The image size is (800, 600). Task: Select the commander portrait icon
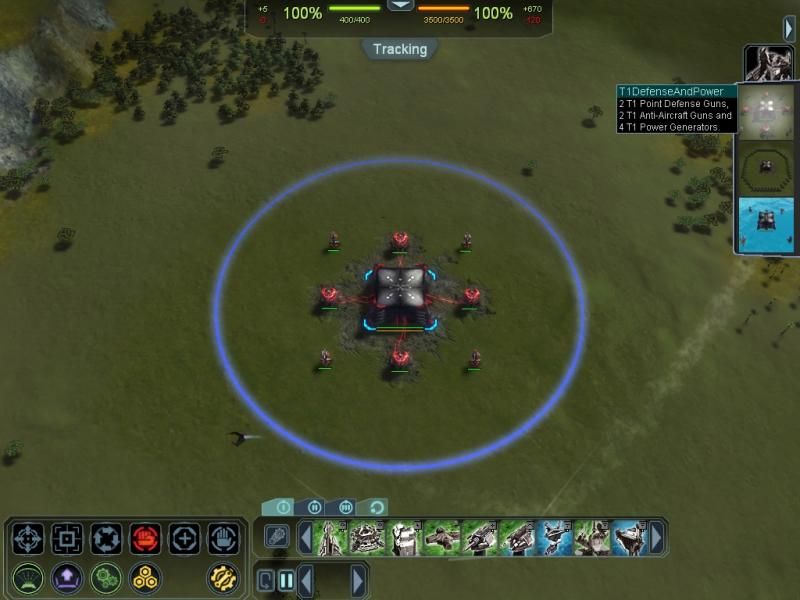click(x=767, y=63)
